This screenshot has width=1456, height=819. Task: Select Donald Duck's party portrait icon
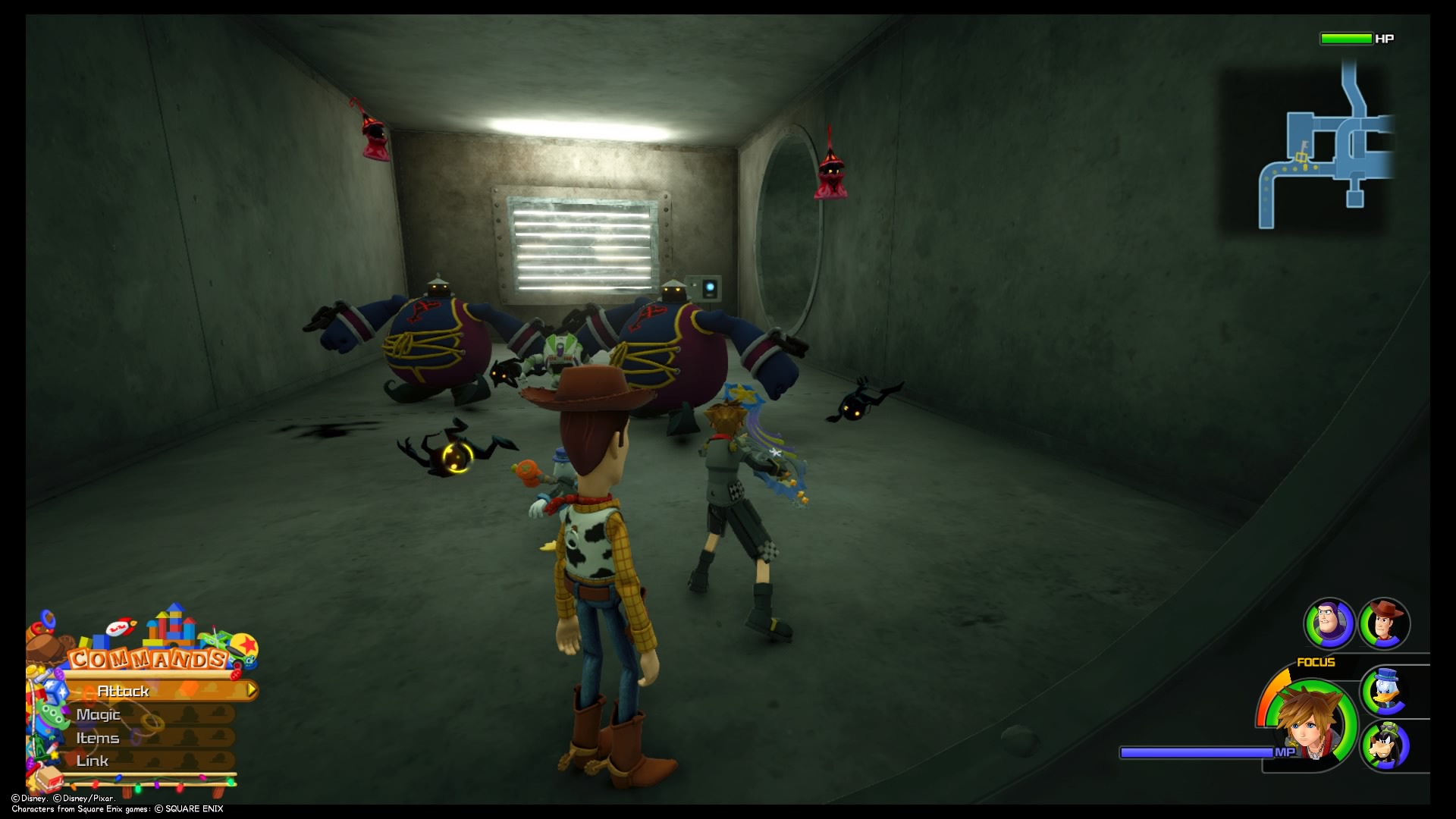coord(1384,692)
